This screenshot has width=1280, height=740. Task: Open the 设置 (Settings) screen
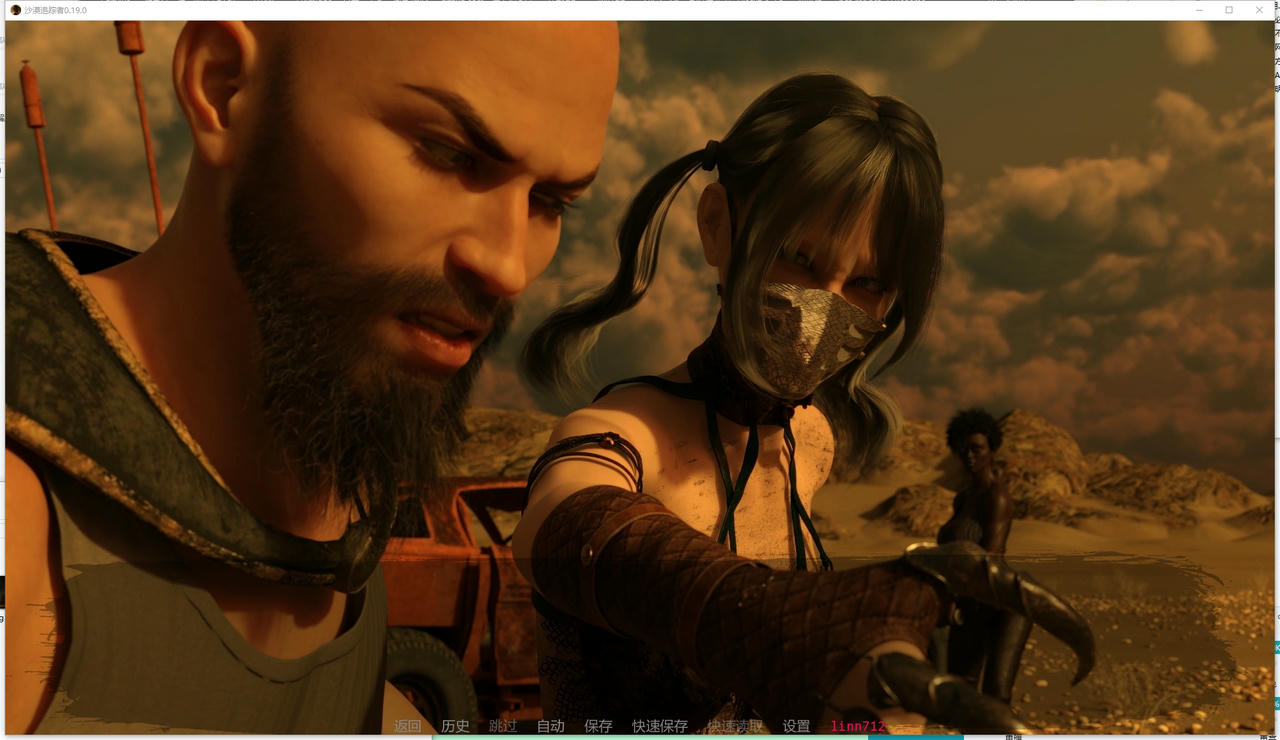[795, 726]
